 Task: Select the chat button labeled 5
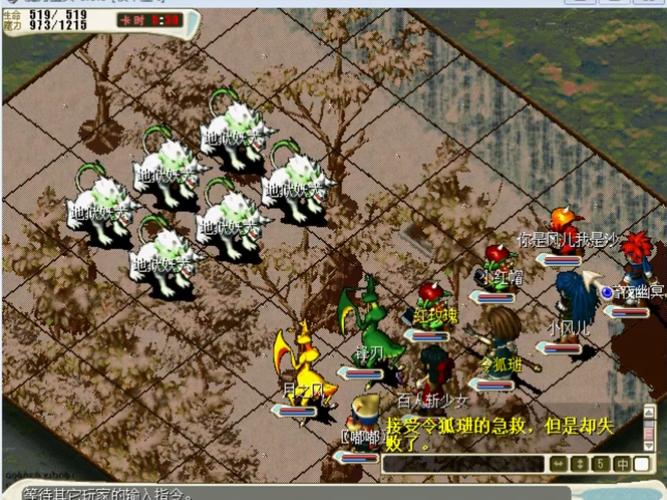click(599, 464)
